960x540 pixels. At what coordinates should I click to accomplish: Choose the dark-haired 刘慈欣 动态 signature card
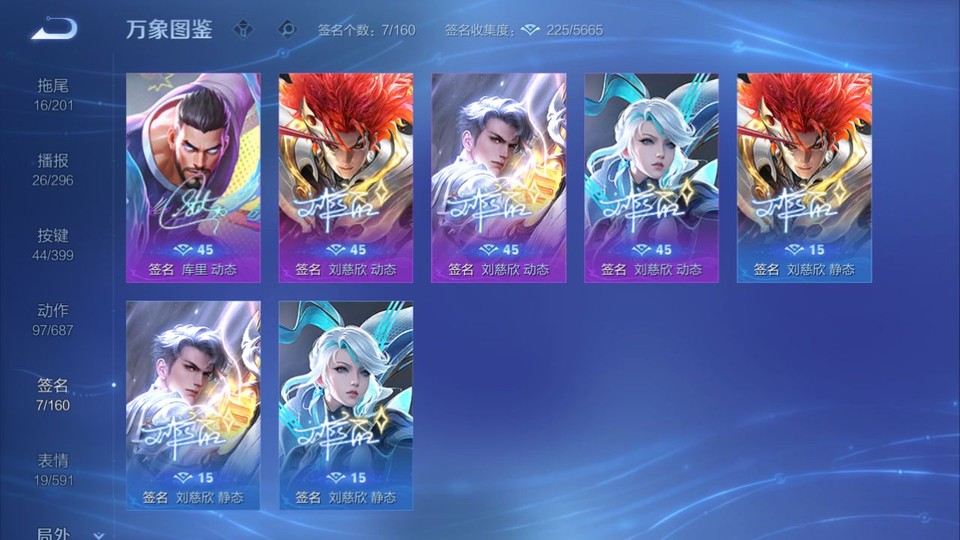pos(499,177)
